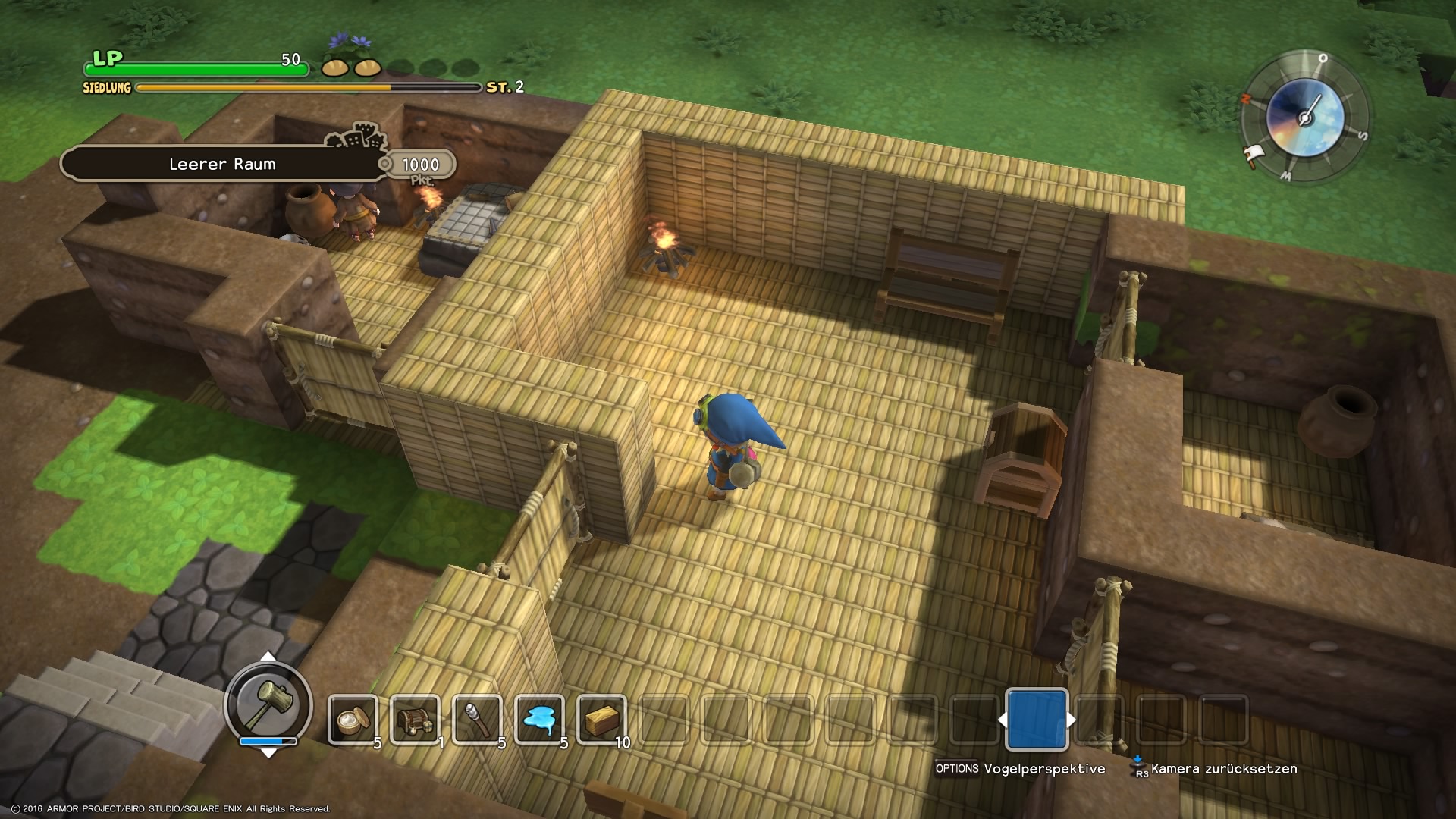
Task: Cycle weapon with the upper arrow
Action: (x=268, y=656)
